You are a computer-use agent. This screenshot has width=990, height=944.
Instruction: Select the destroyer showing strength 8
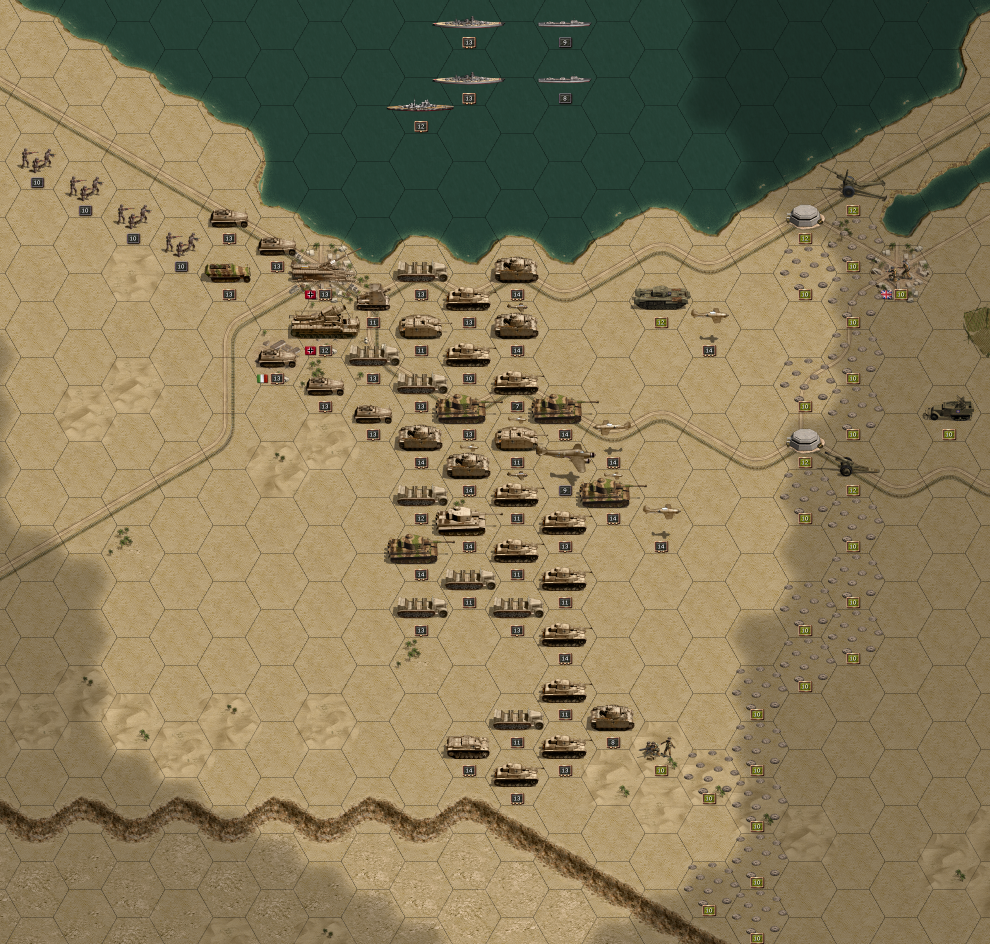pos(564,79)
